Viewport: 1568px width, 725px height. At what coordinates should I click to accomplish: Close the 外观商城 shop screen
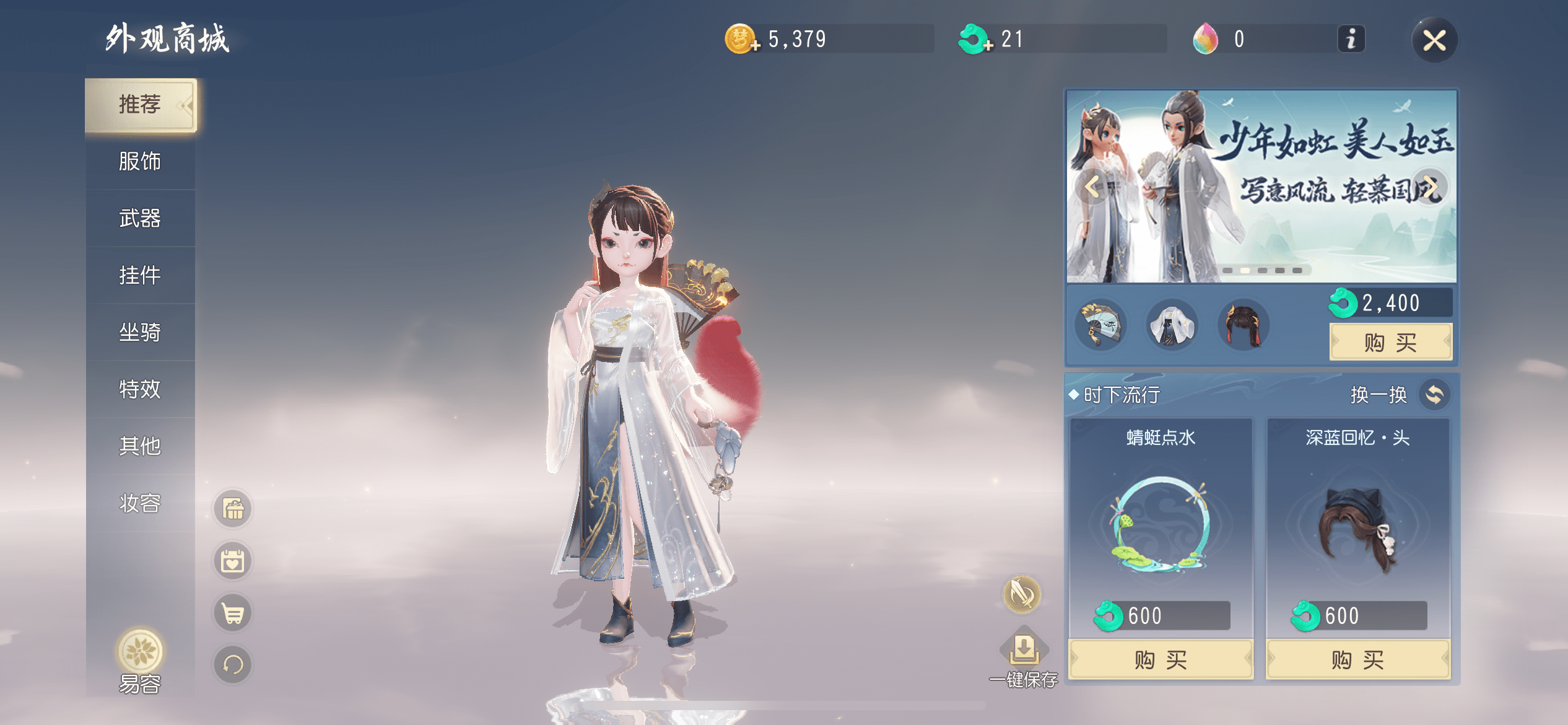point(1434,41)
